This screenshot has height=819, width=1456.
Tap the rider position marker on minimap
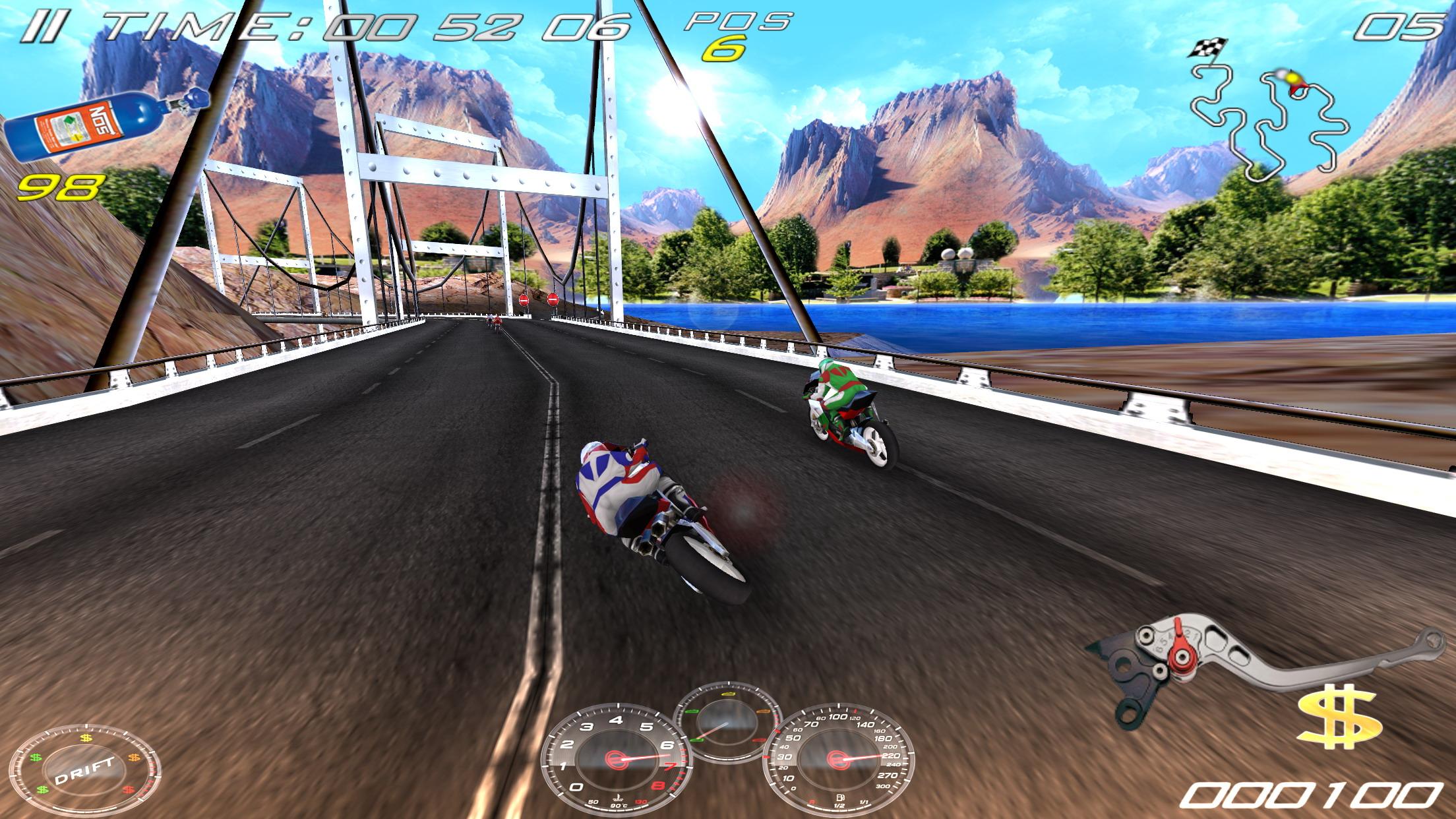coord(1294,79)
